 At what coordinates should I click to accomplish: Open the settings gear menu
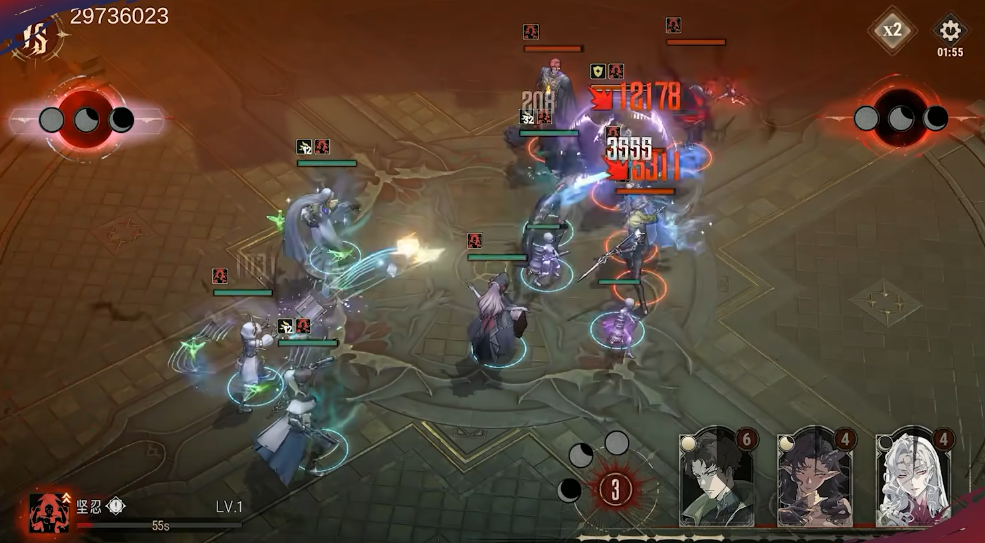pyautogui.click(x=949, y=30)
